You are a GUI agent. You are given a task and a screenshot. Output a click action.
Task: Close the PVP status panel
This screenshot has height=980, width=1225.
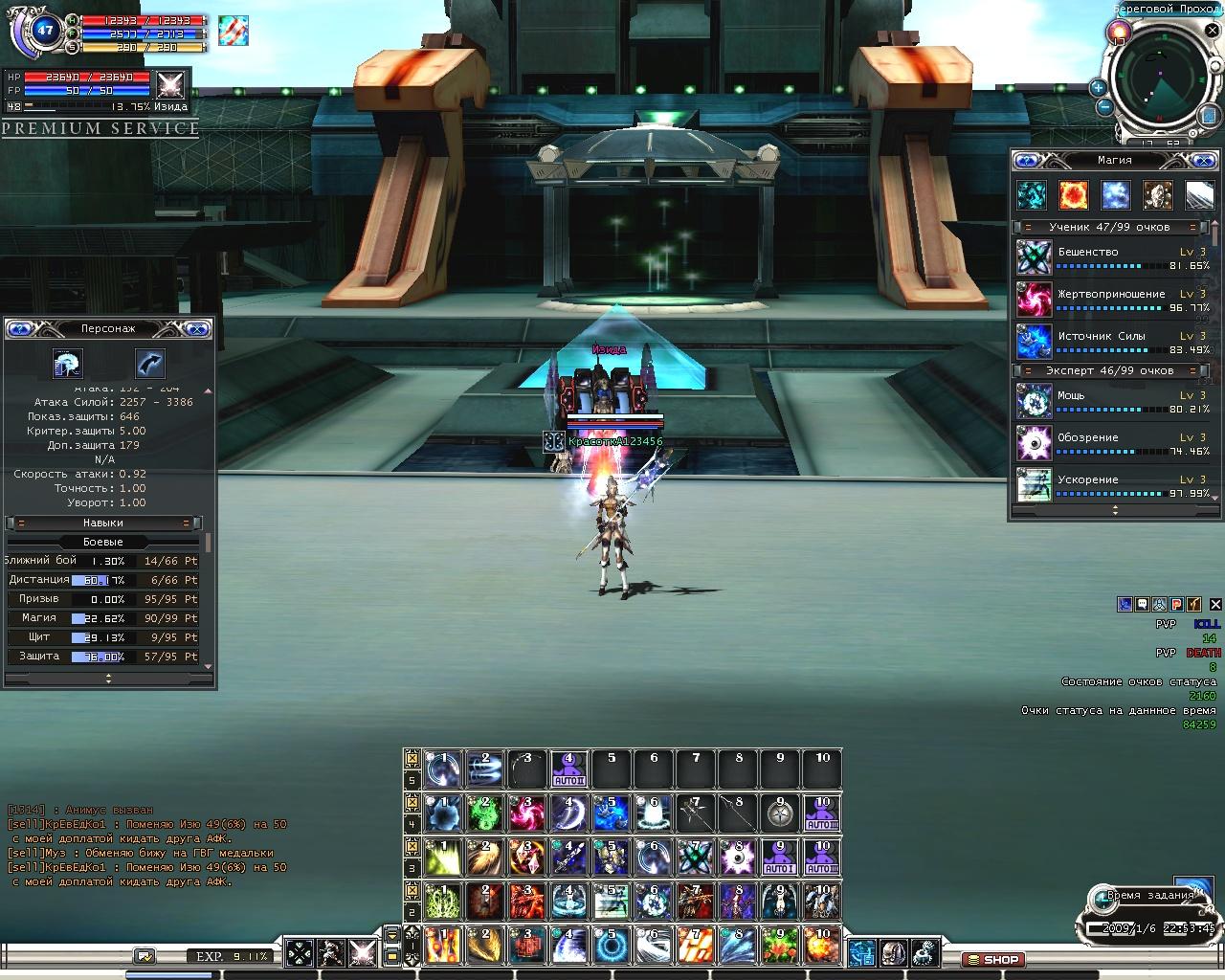1214,604
